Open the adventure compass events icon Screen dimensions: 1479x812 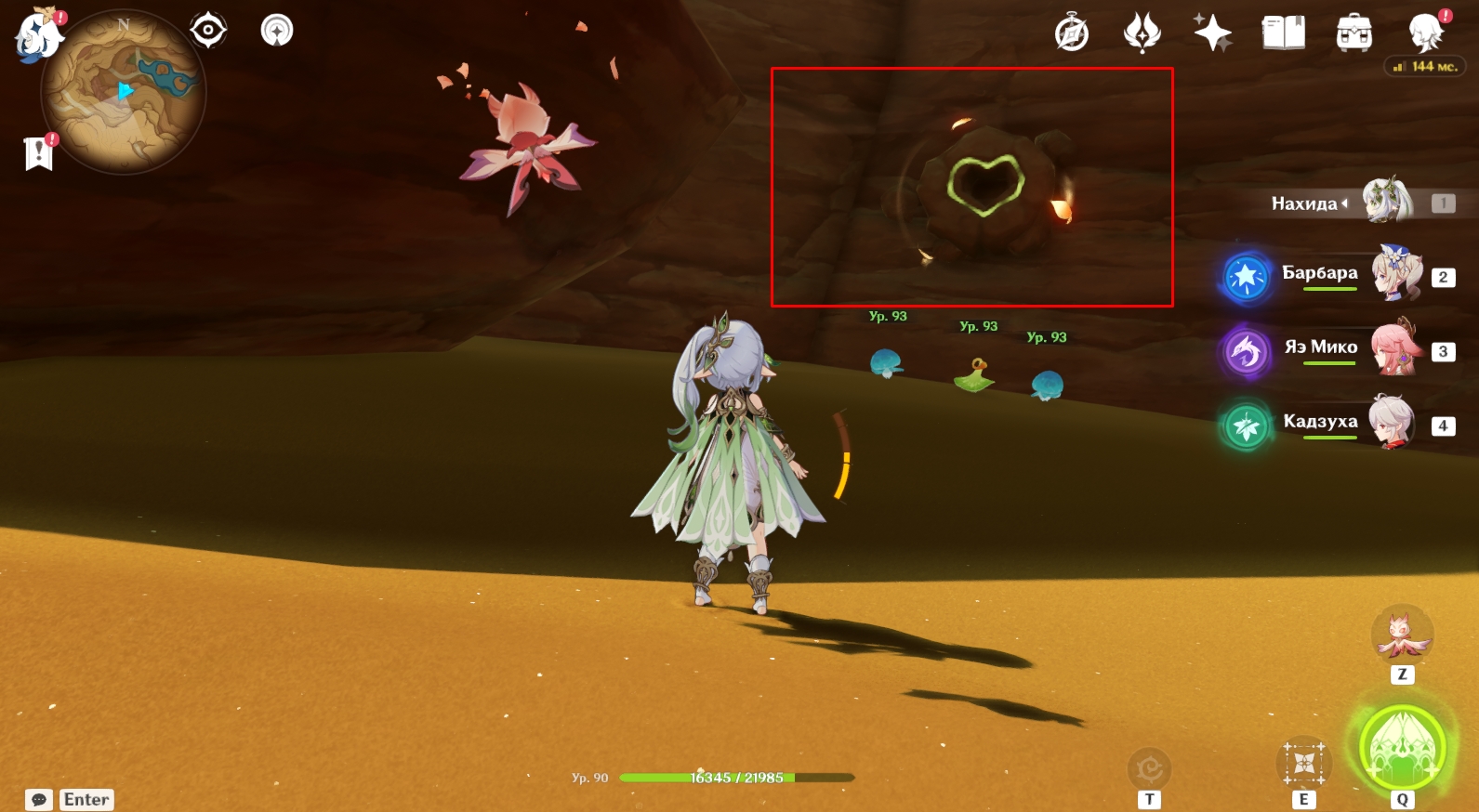(x=1072, y=33)
